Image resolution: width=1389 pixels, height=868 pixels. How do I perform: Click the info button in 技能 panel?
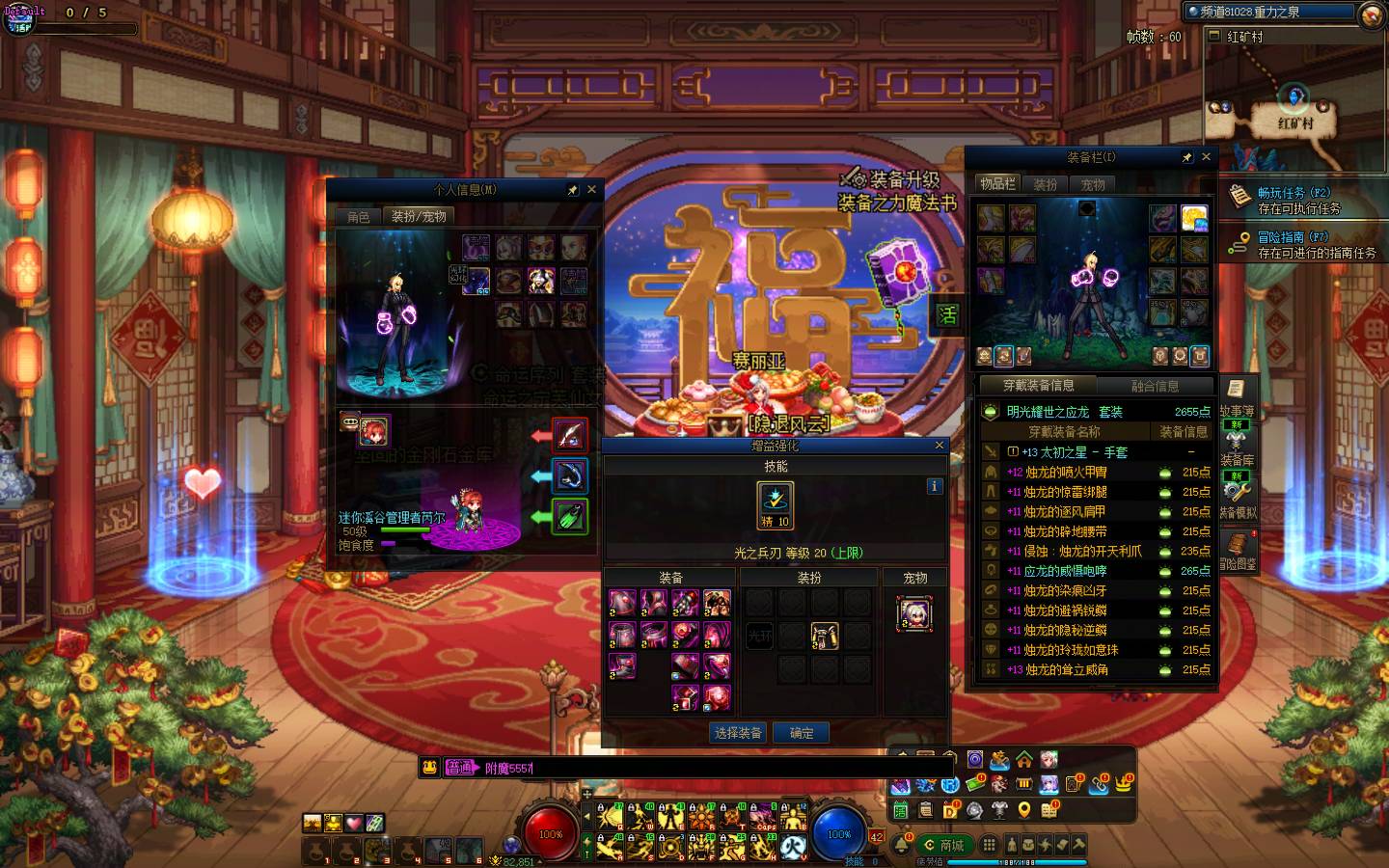click(934, 486)
